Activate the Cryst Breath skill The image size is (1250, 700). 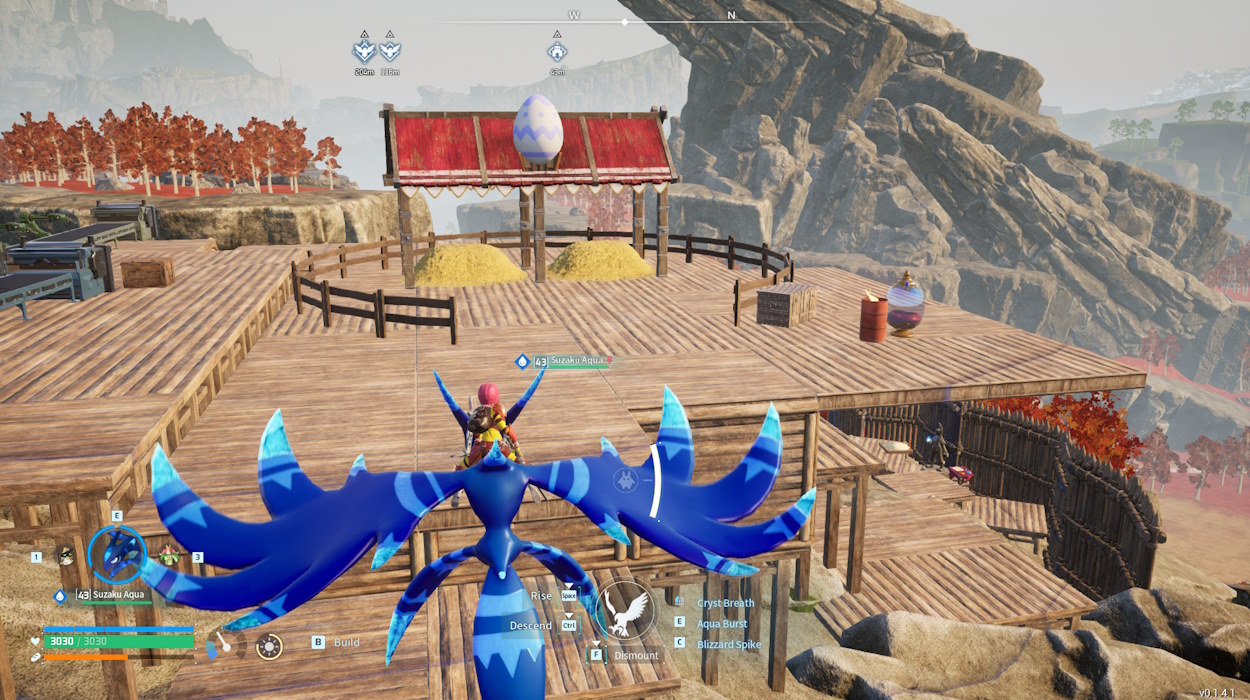[726, 603]
